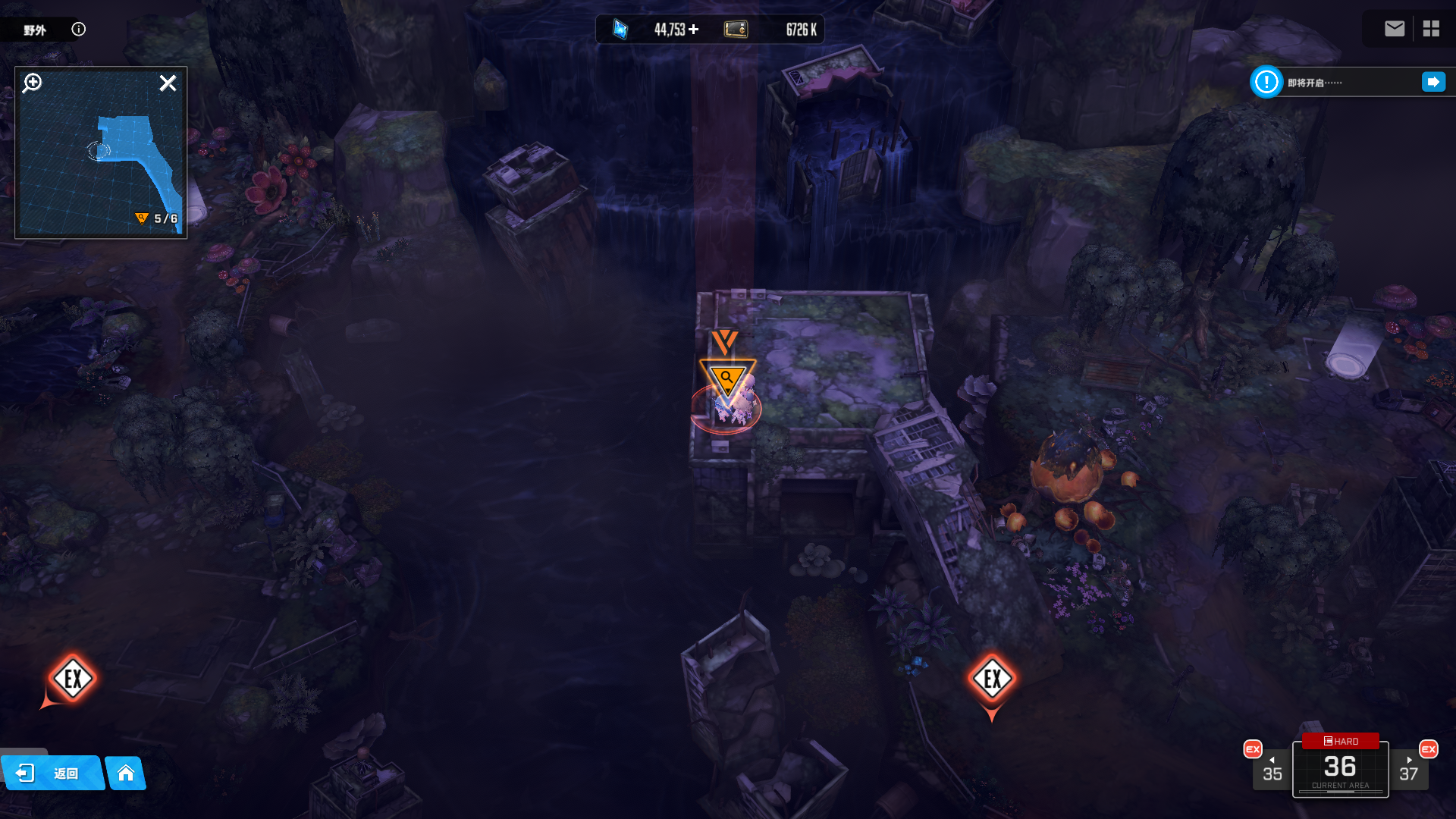This screenshot has width=1456, height=819.
Task: Select the EX stage marker beside the area selector
Action: (x=992, y=679)
